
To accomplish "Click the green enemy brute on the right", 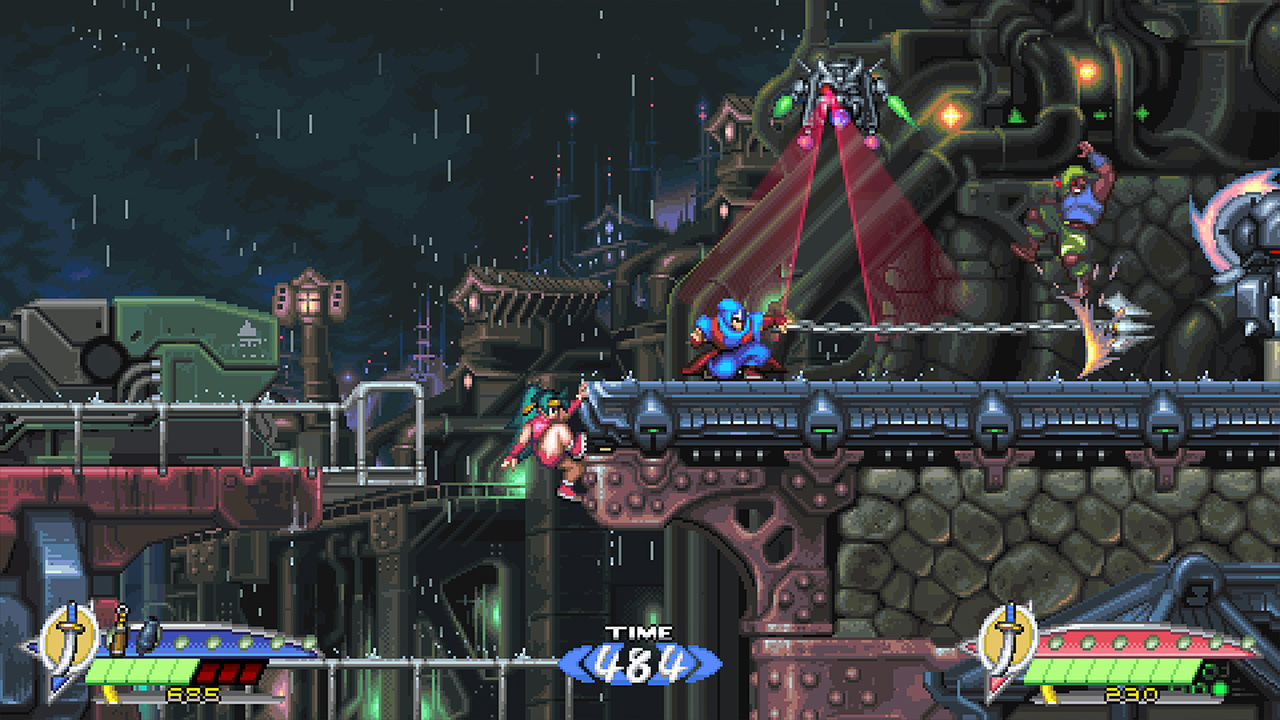I will point(1075,210).
